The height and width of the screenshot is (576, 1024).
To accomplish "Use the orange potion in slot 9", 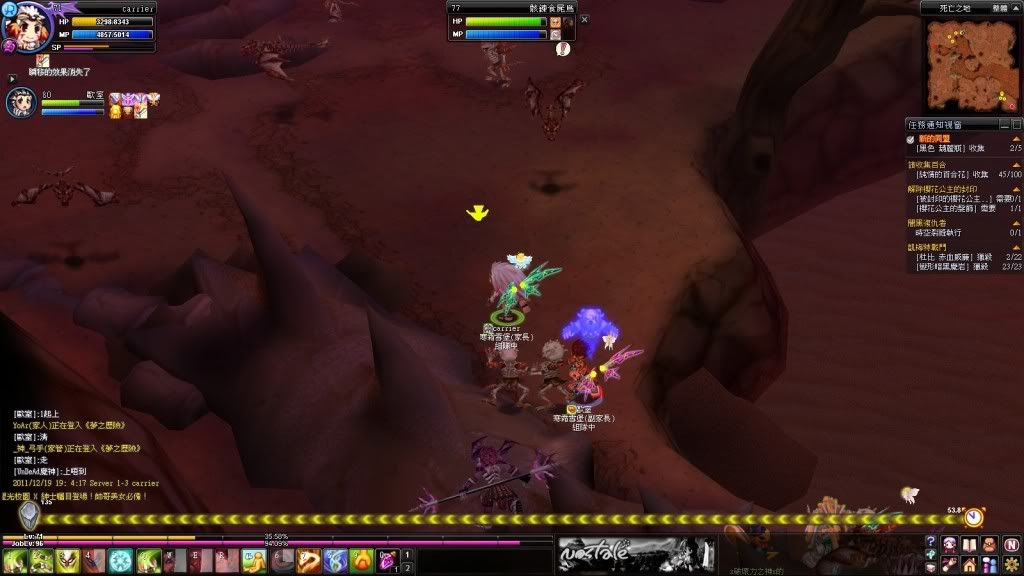I will click(361, 561).
